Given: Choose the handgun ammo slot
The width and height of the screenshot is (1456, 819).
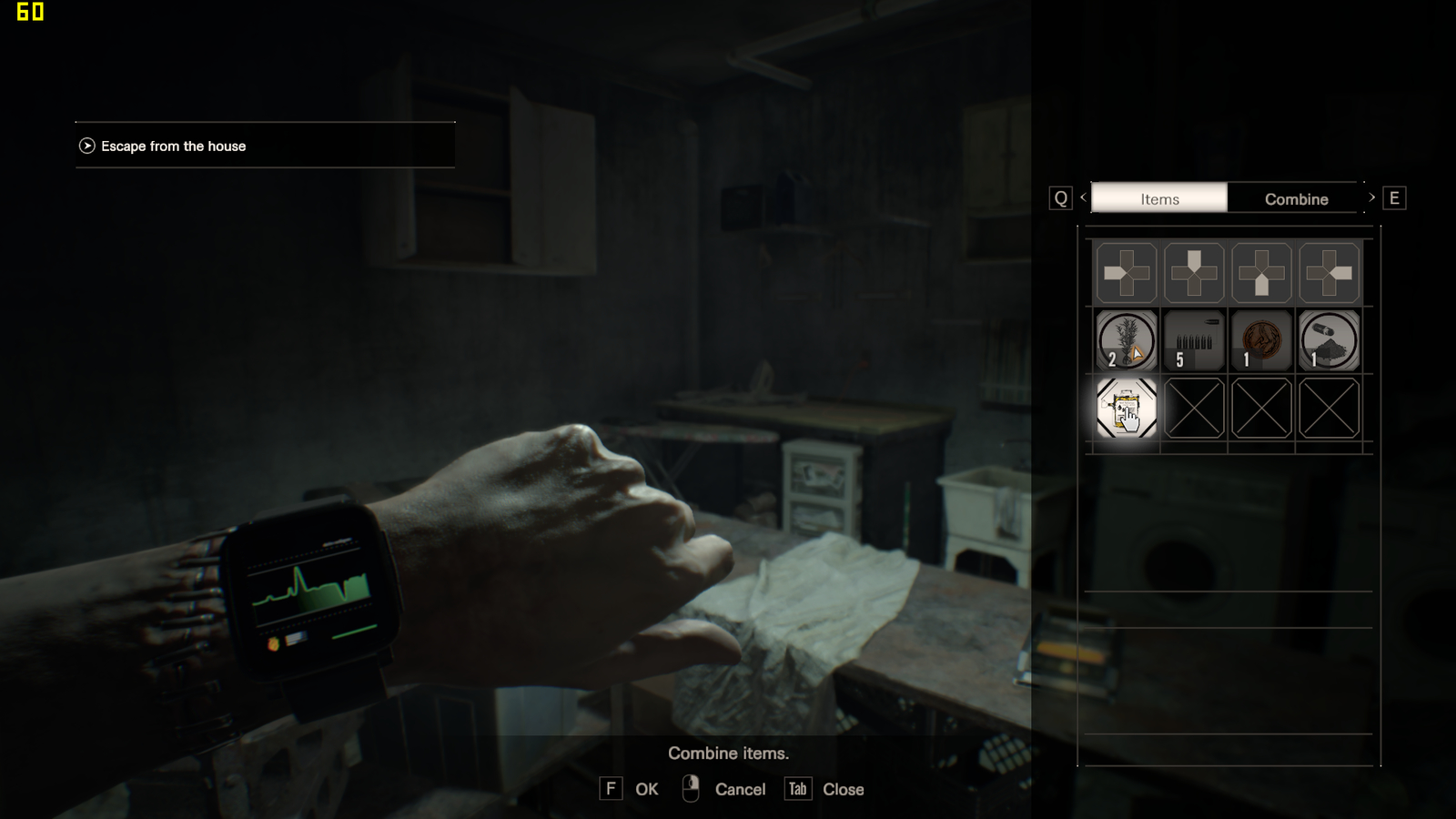Looking at the screenshot, I should [x=1194, y=340].
